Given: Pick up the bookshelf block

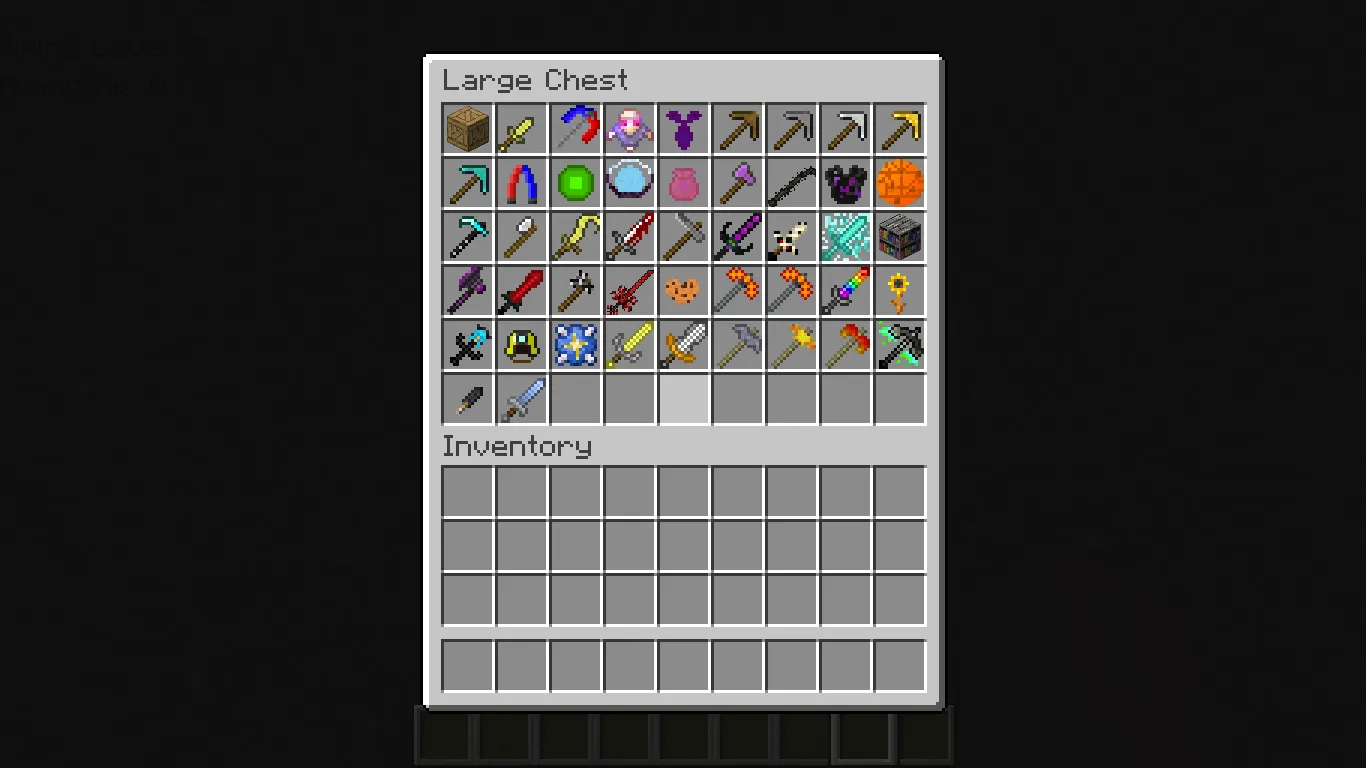Looking at the screenshot, I should click(899, 237).
